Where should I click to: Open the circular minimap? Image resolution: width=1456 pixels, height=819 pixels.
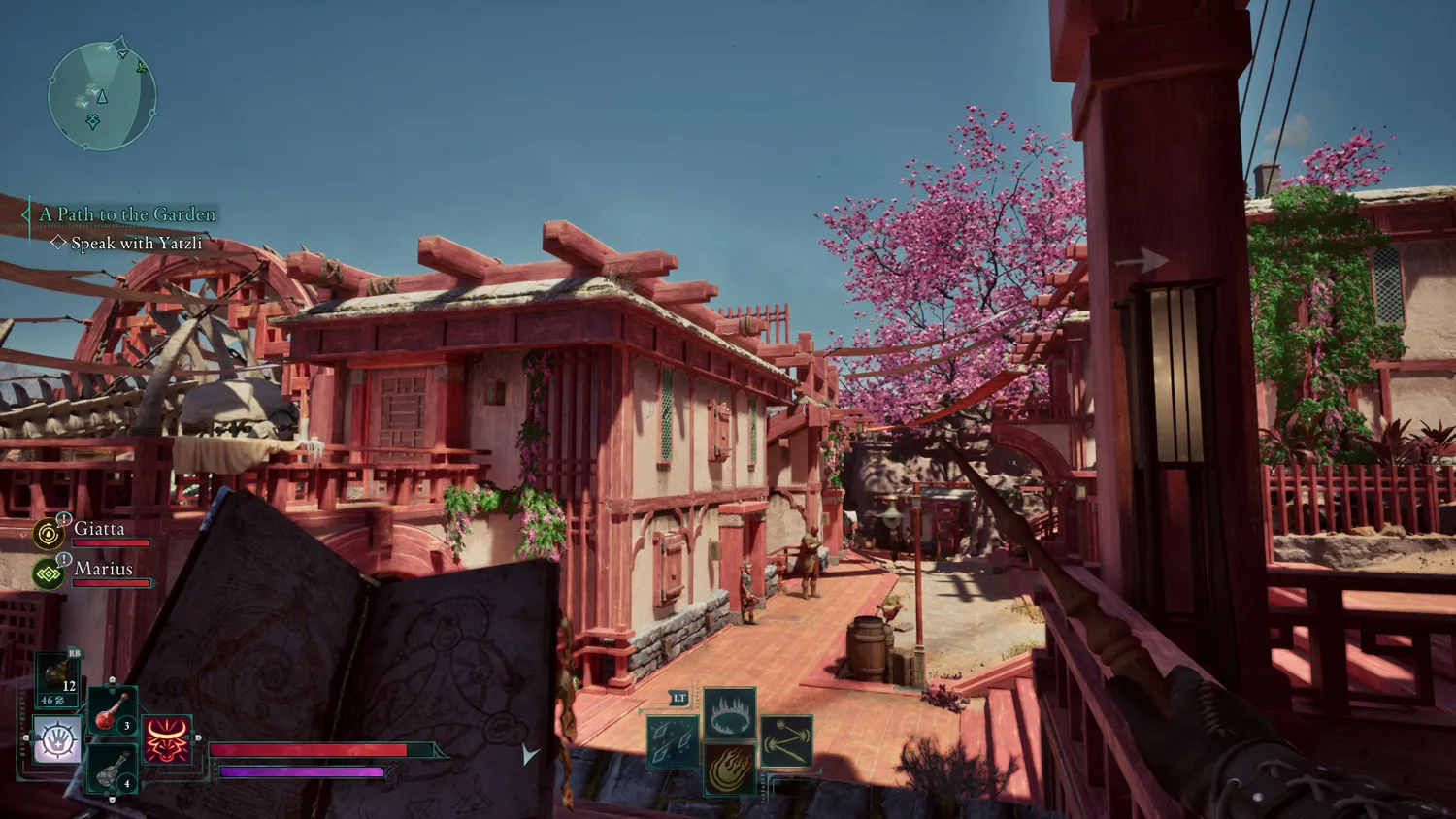[x=101, y=96]
